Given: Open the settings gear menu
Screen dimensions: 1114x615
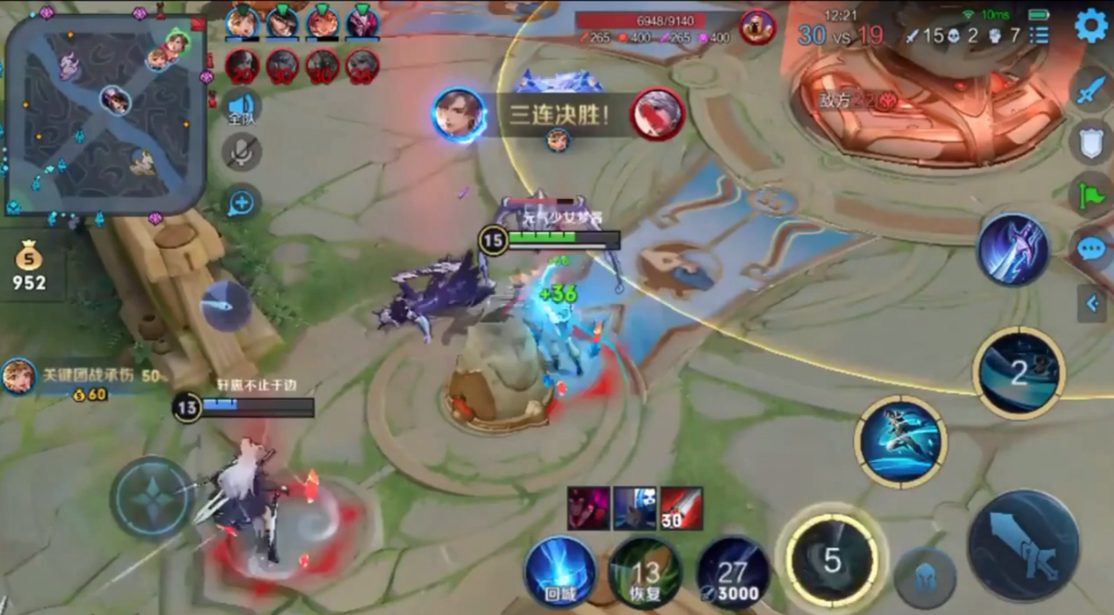Looking at the screenshot, I should (x=1090, y=25).
